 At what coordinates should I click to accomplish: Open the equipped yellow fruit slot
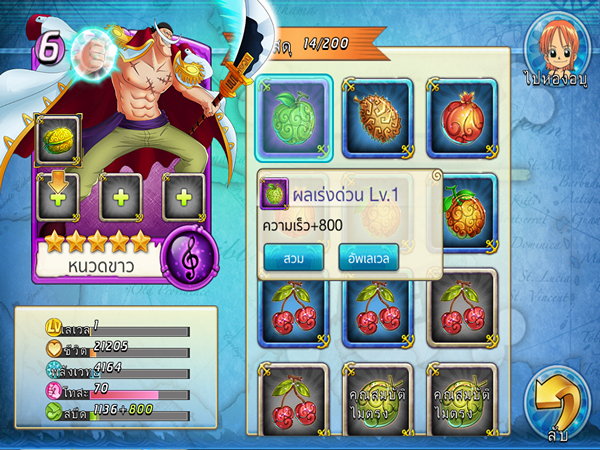click(57, 140)
